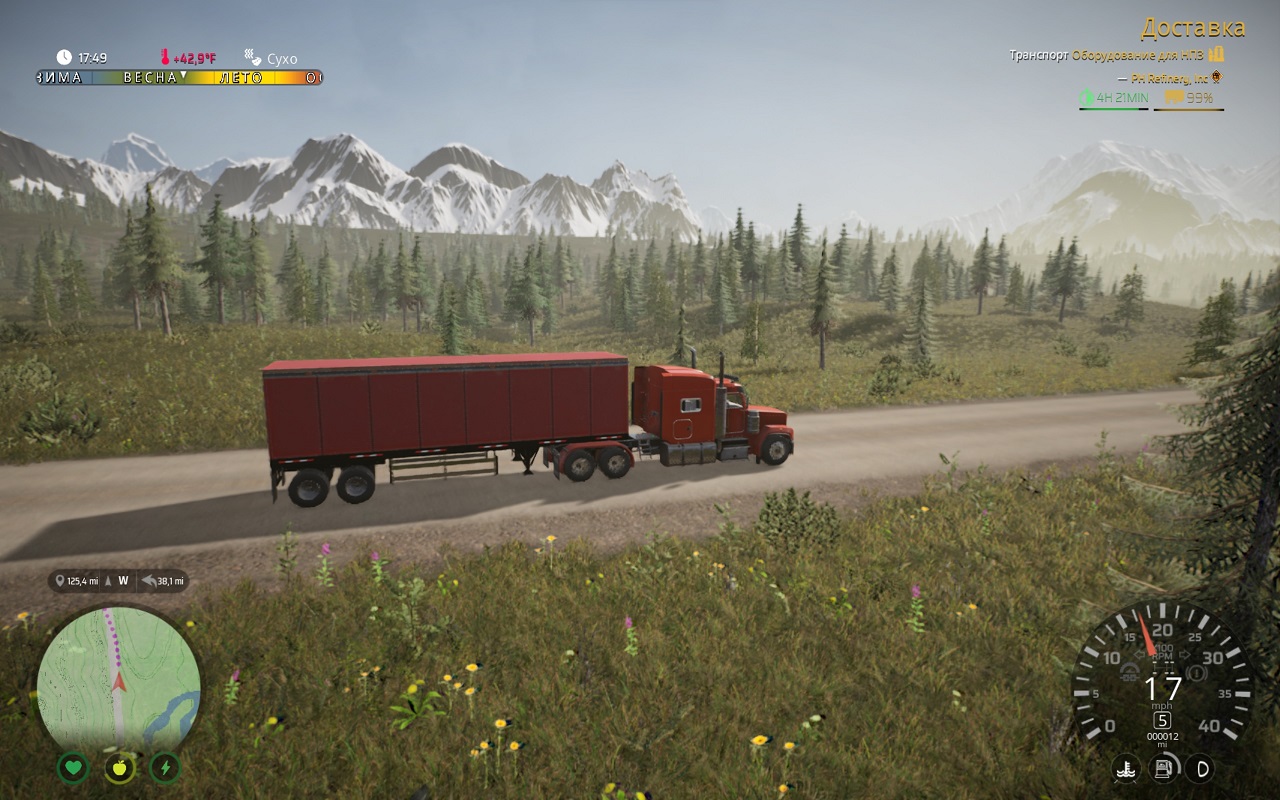Select the ЛЕТО season label

point(243,78)
